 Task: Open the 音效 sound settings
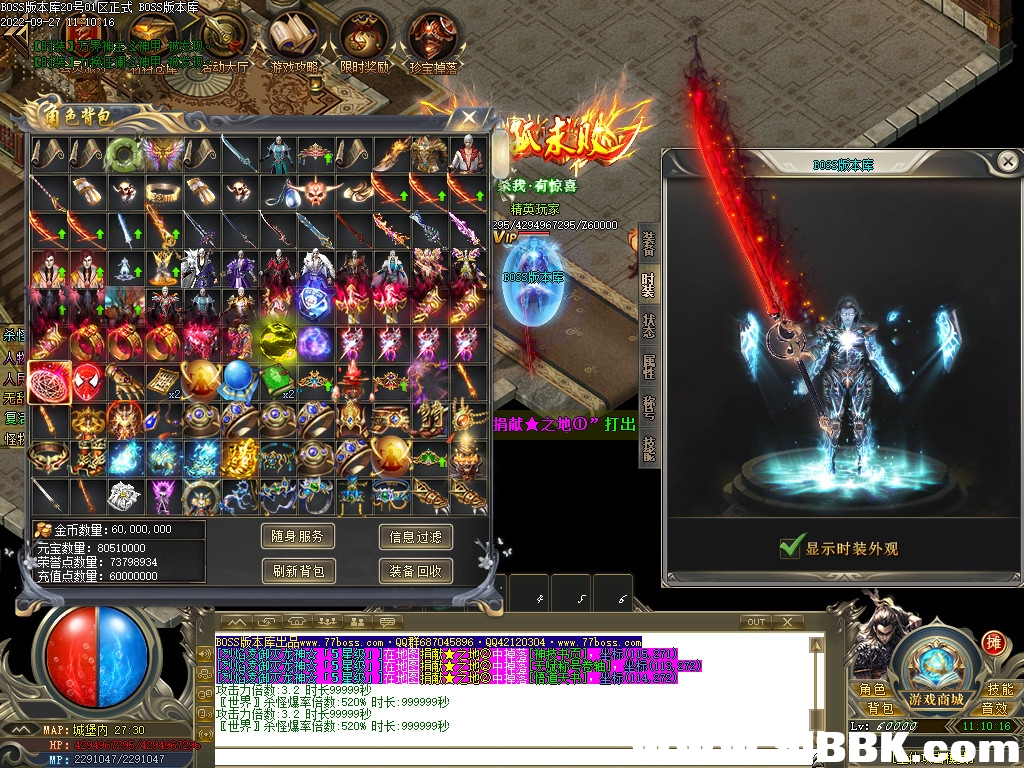pos(996,708)
